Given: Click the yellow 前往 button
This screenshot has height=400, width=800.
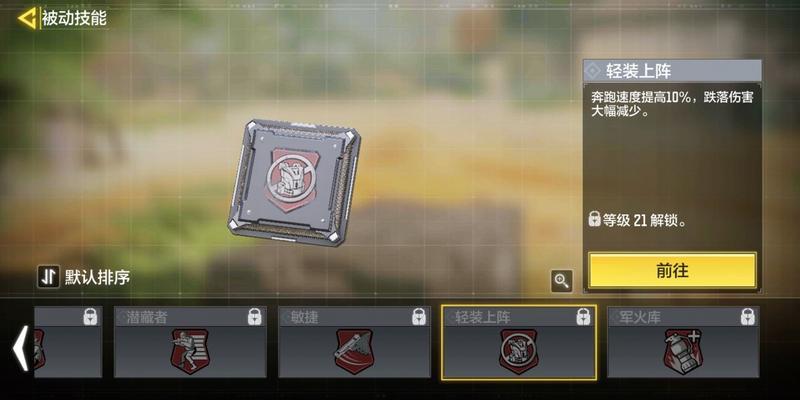Looking at the screenshot, I should (672, 270).
